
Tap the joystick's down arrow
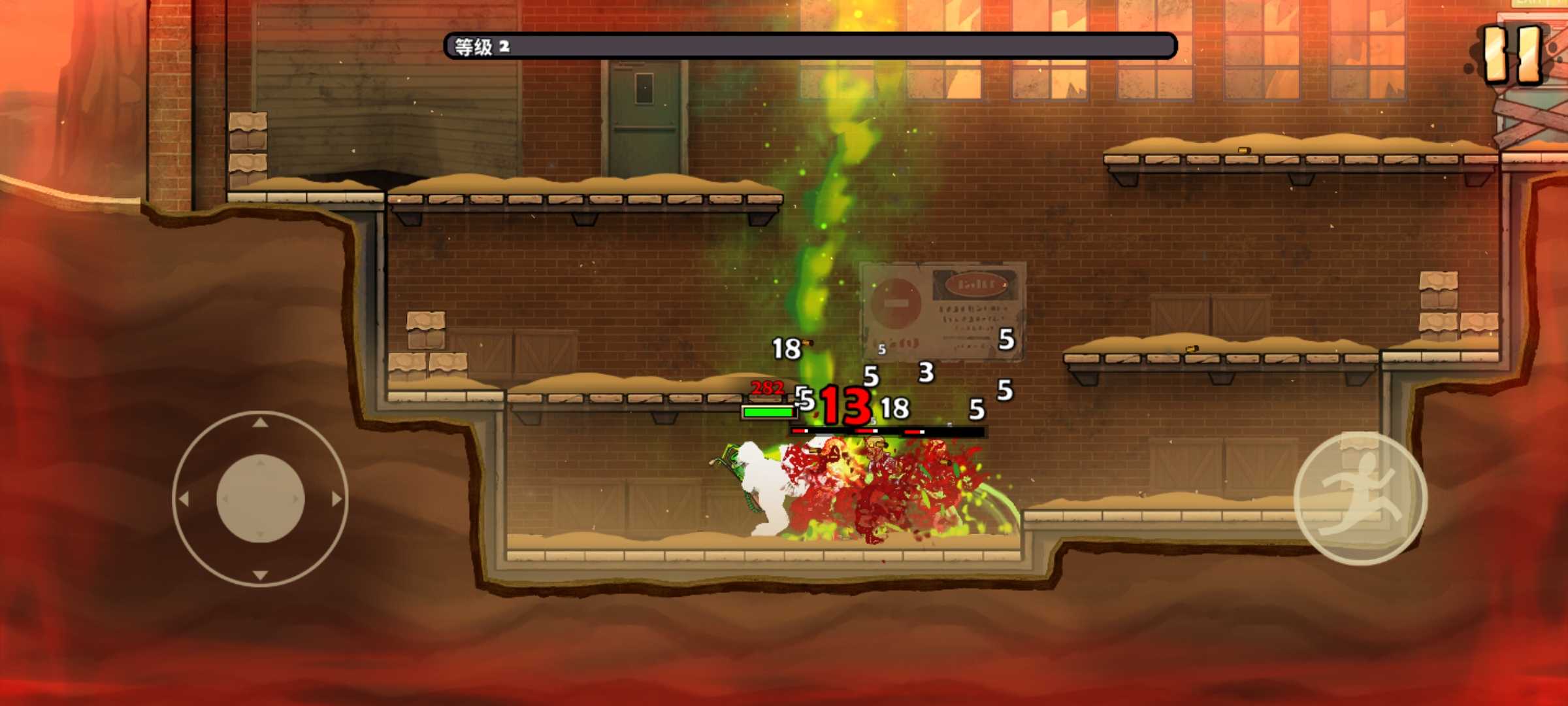[x=260, y=575]
